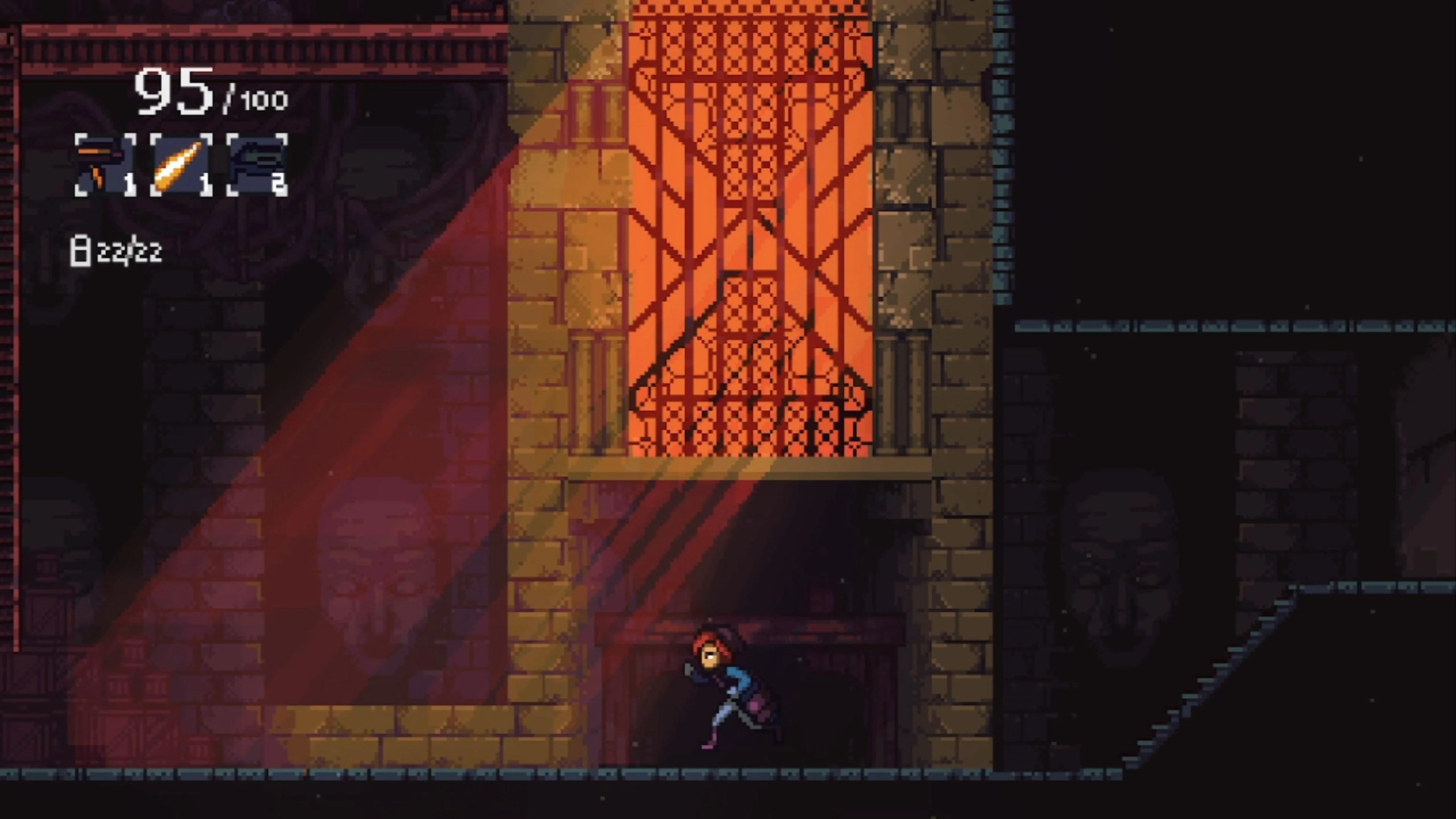This screenshot has height=819, width=1456.
Task: Click the ammo magazine icon beside 22/22
Action: (81, 250)
